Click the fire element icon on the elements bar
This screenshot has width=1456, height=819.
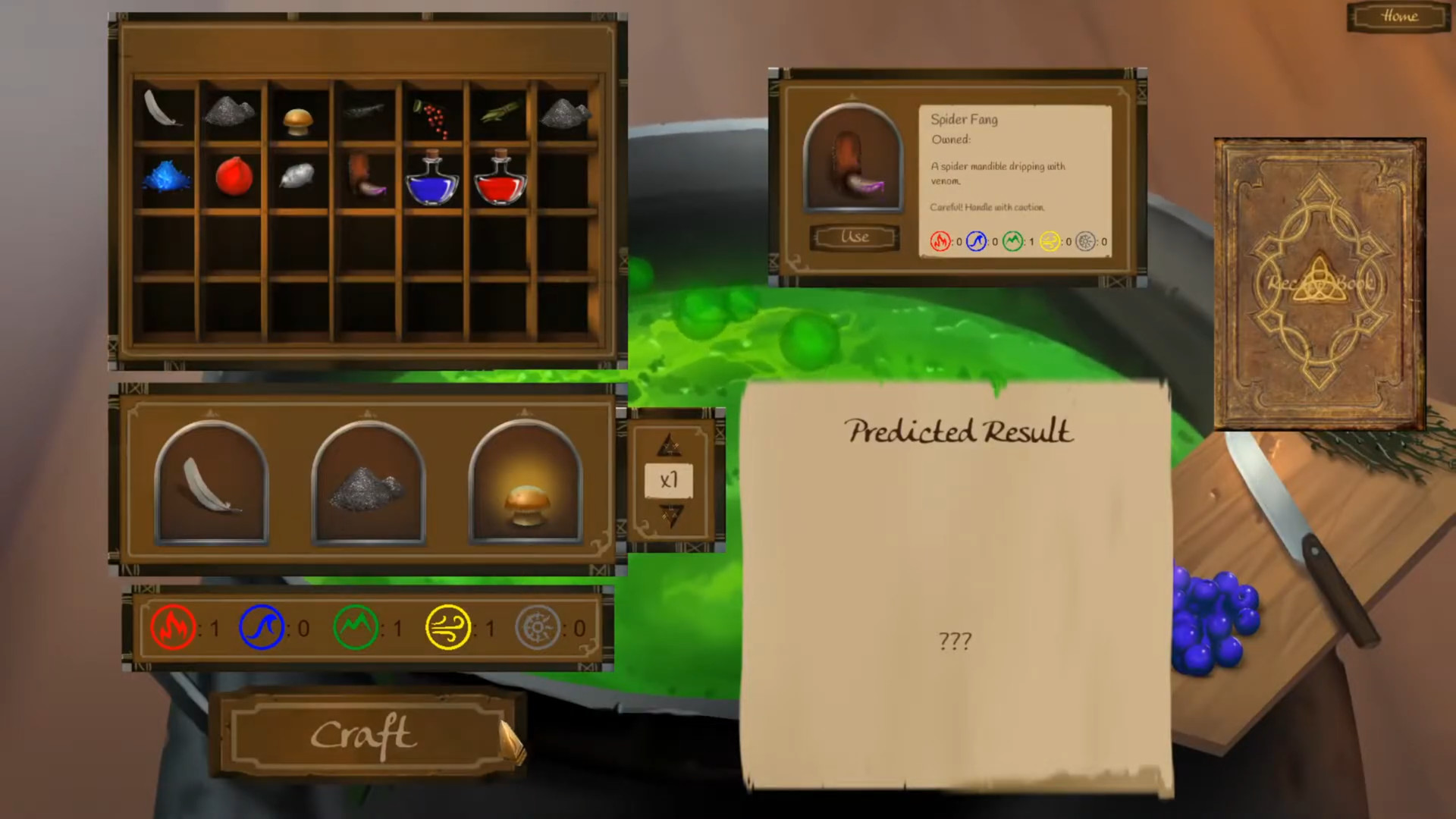[174, 627]
